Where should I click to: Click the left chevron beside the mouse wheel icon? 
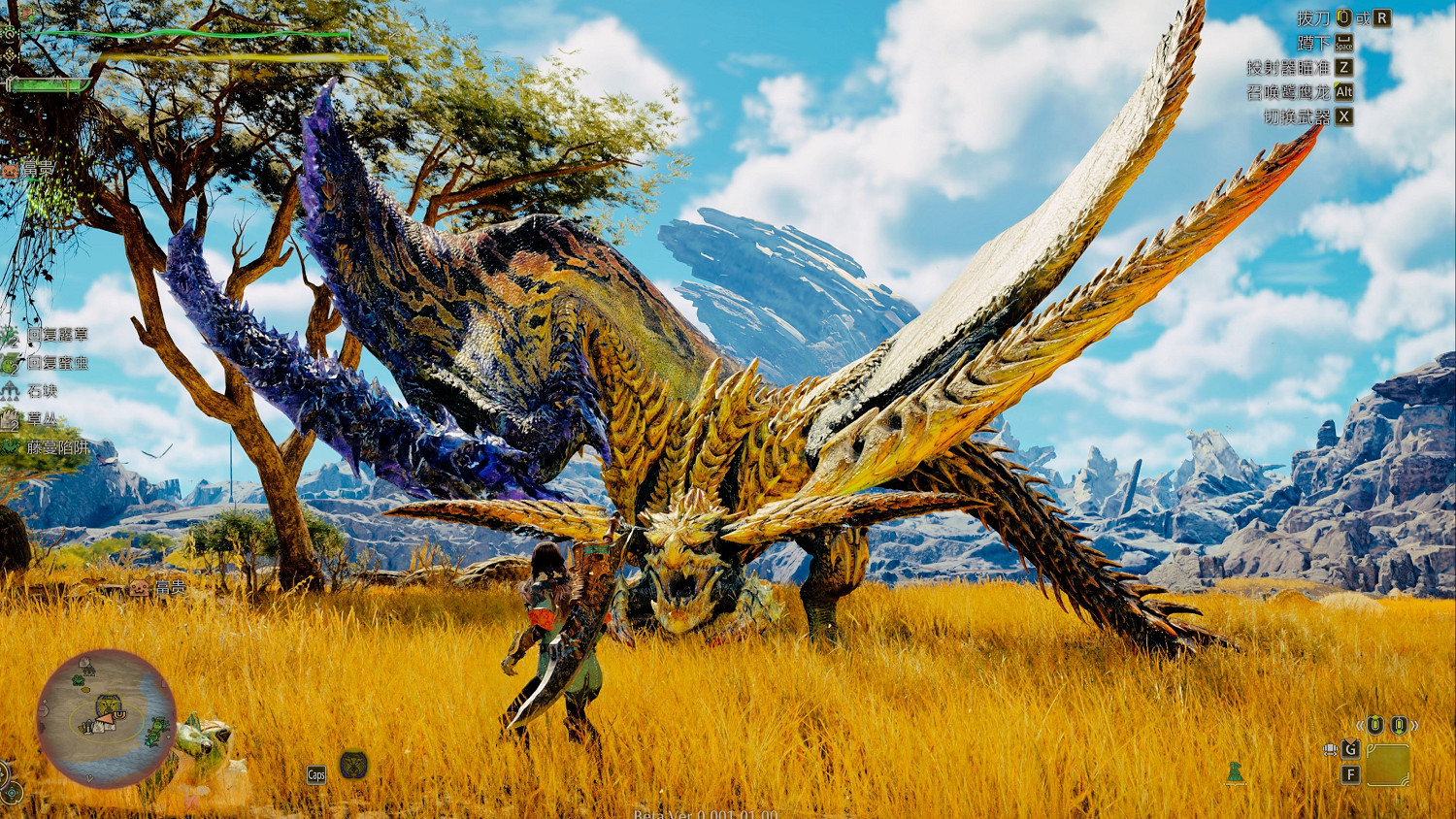pos(1358,724)
